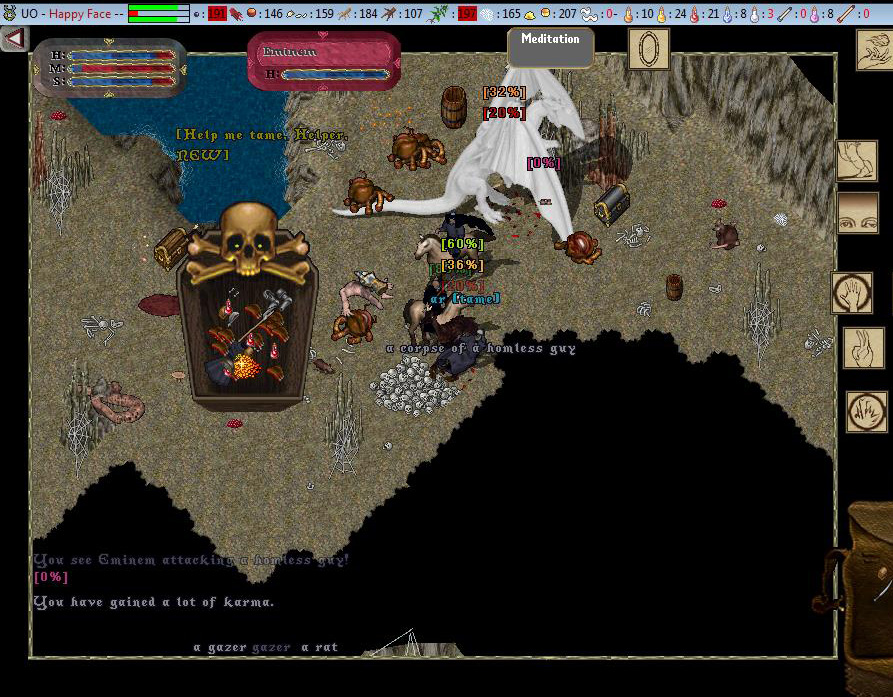Trigger the two raised fingers spell icon
Image resolution: width=893 pixels, height=697 pixels.
pos(863,347)
